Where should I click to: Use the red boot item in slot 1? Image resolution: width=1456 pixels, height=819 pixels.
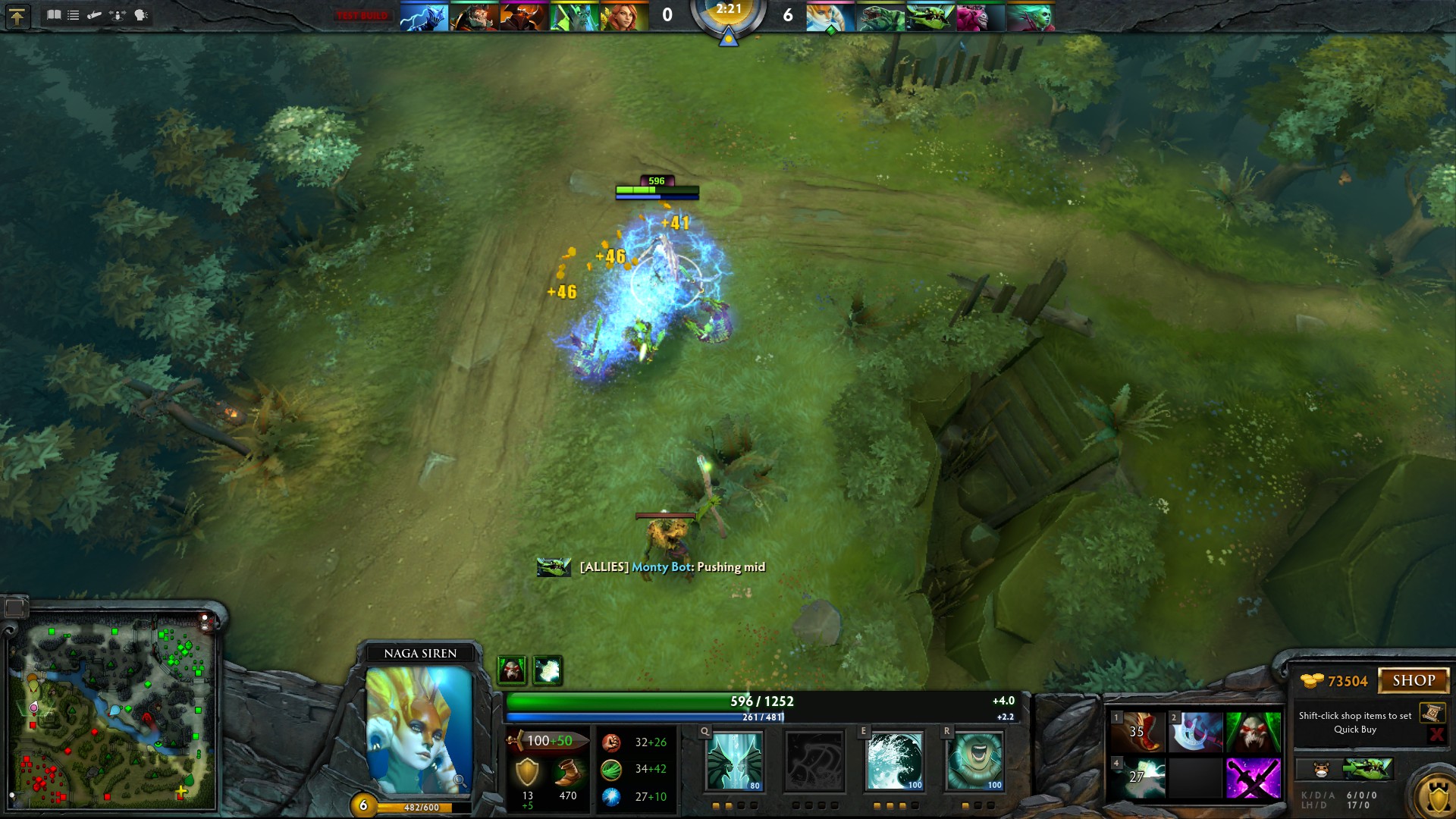click(x=1139, y=732)
